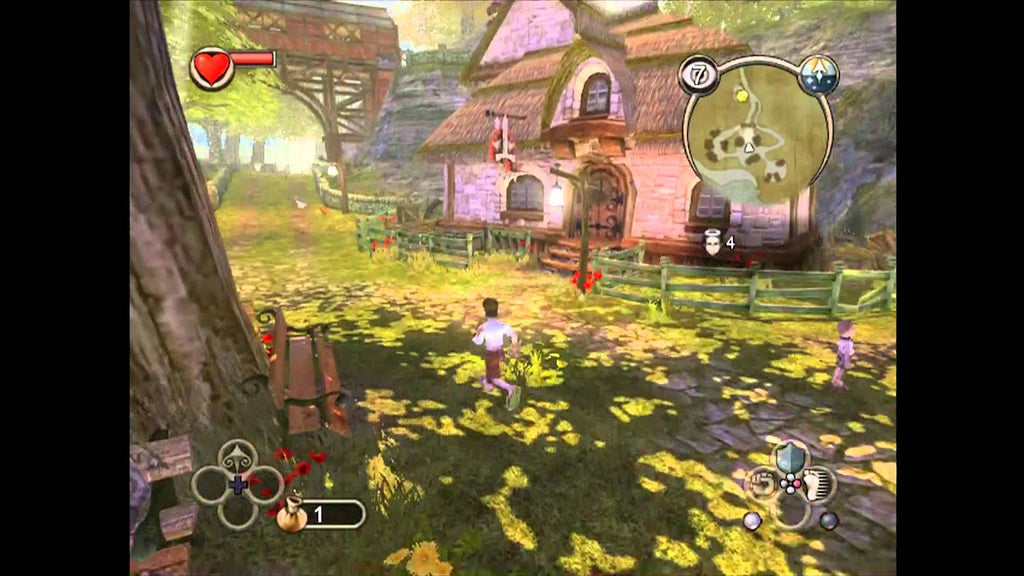Click the number 7 badge on minimap
The image size is (1024, 576).
pos(696,75)
